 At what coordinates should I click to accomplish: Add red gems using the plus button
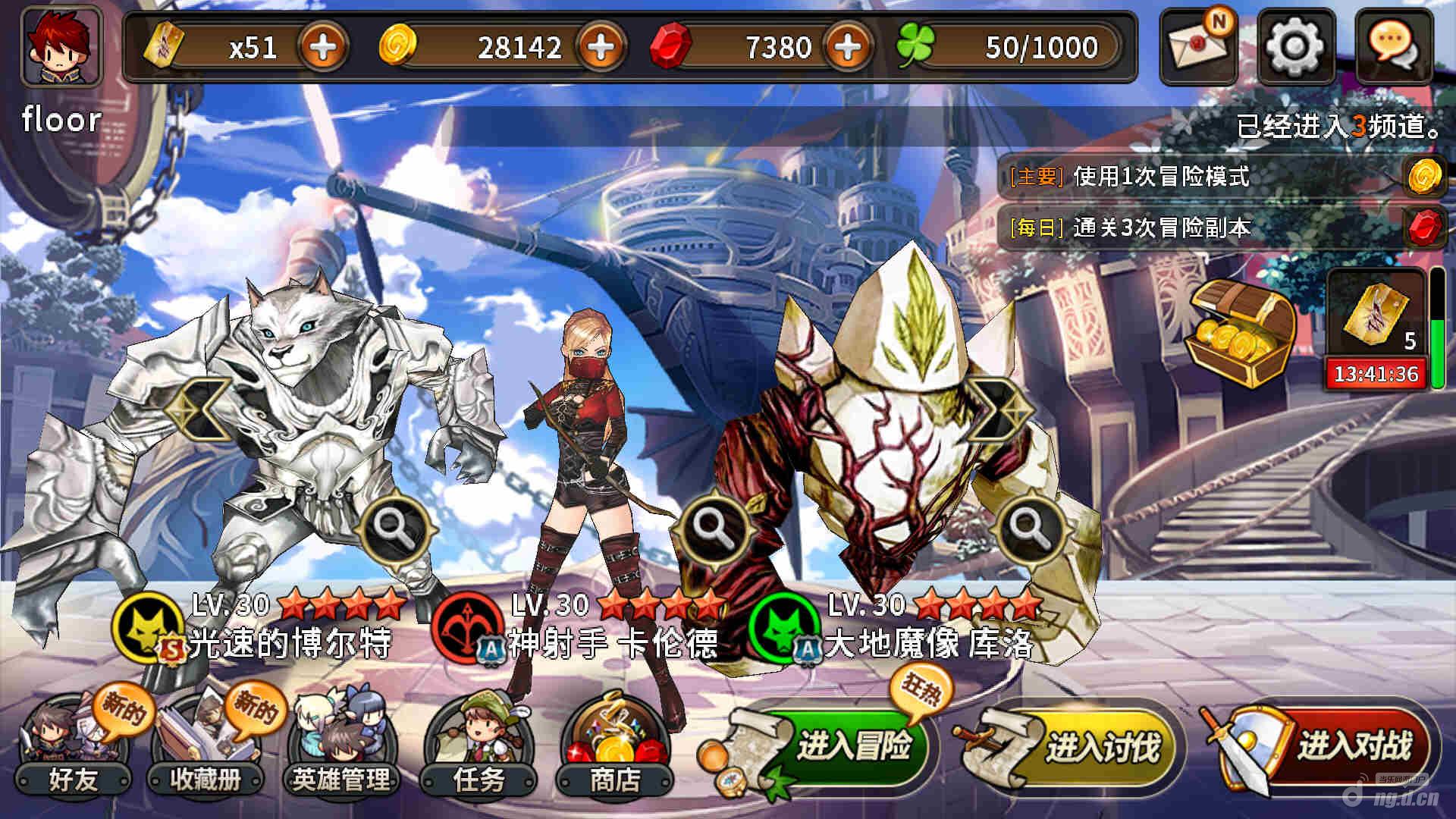[x=848, y=47]
